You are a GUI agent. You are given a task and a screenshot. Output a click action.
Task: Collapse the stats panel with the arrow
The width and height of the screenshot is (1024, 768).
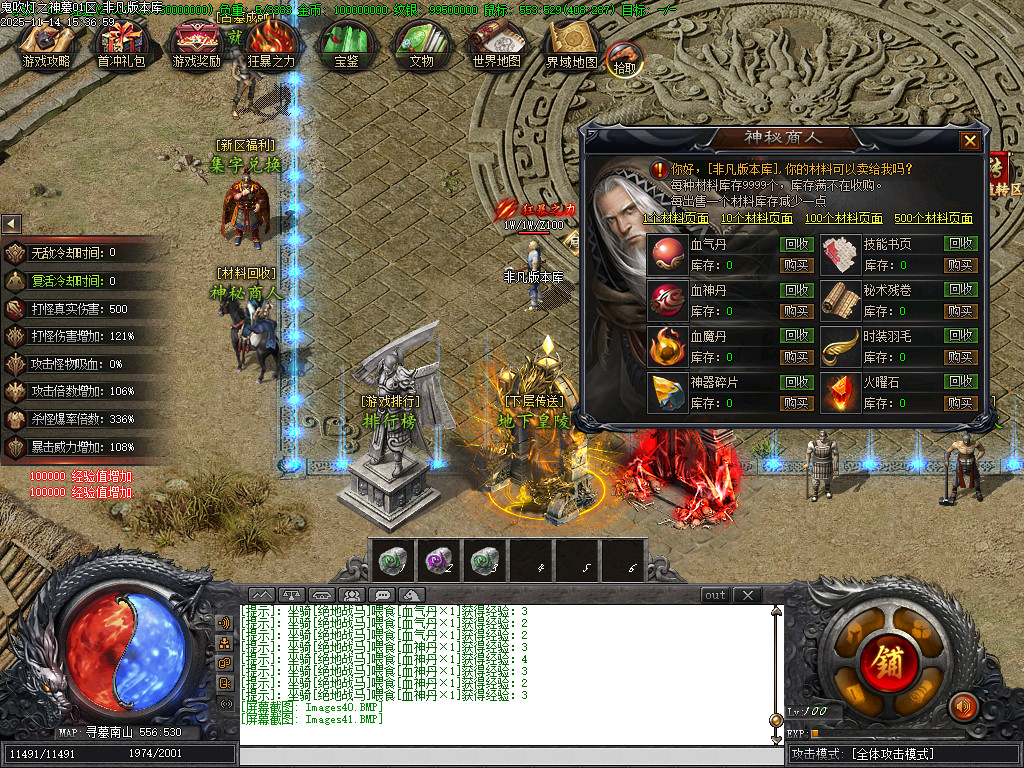[x=11, y=224]
